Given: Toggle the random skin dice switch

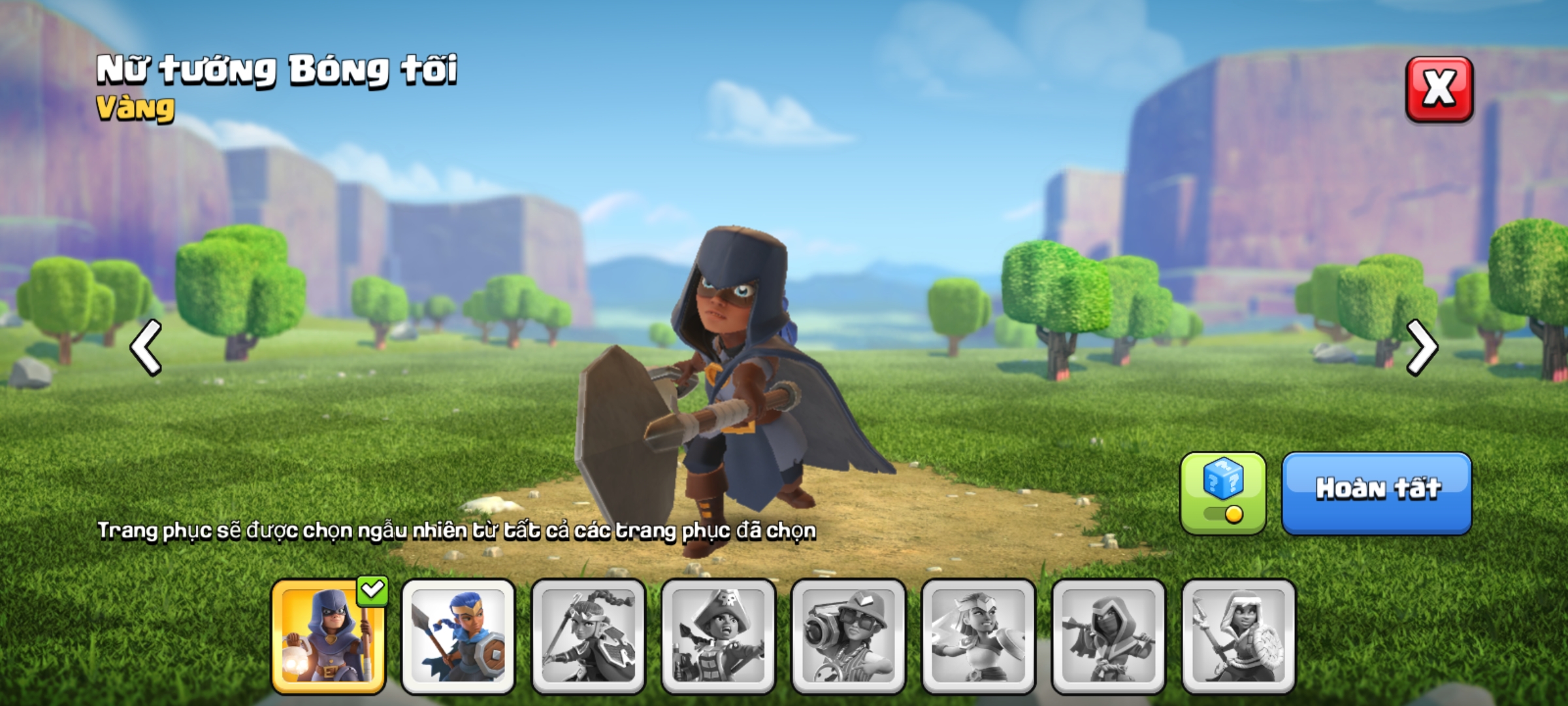Looking at the screenshot, I should point(1222,494).
